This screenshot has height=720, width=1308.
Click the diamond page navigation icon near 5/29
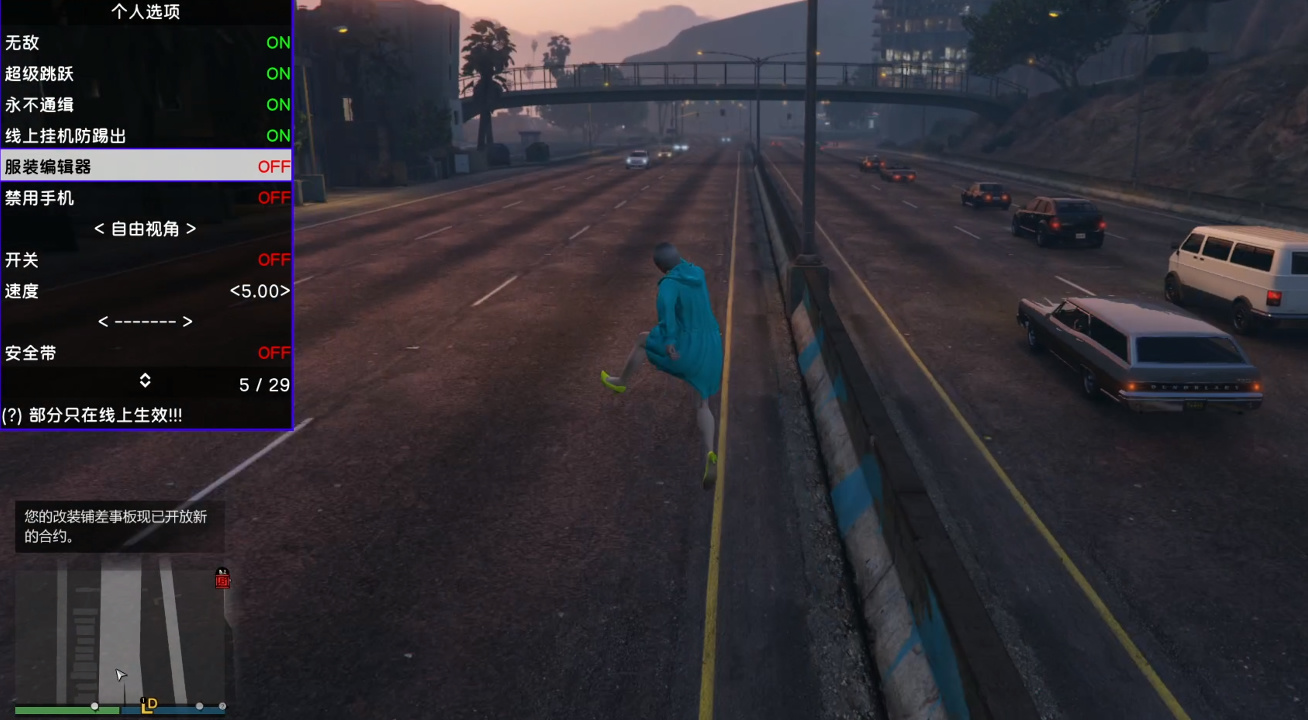[147, 381]
